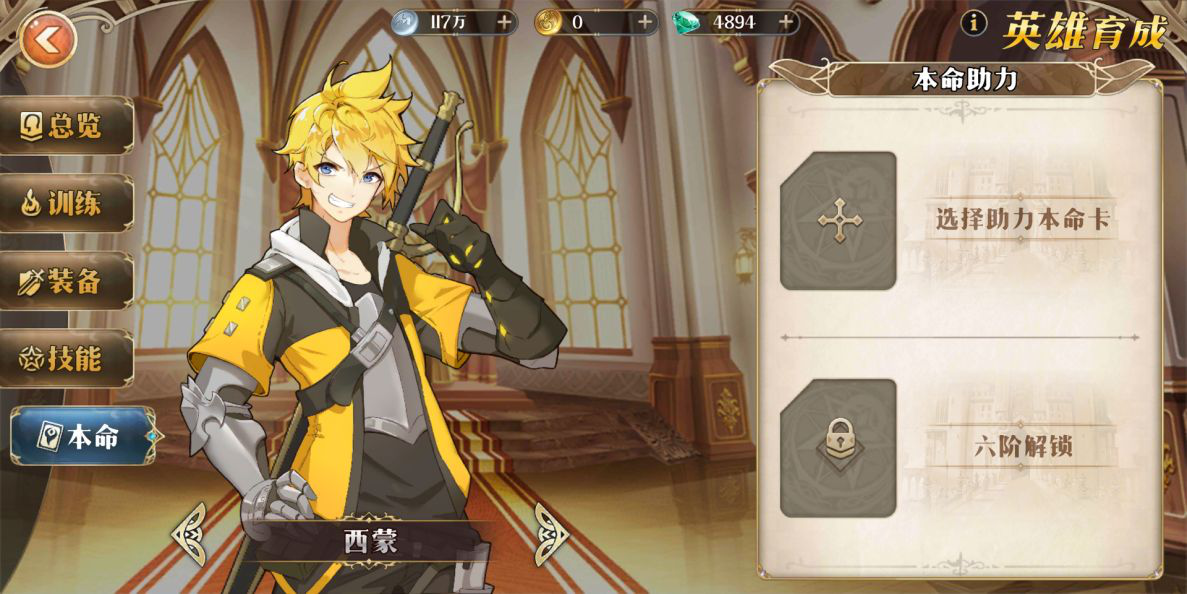Open the info icon beside 英雄育成
The image size is (1187, 594).
click(x=974, y=24)
